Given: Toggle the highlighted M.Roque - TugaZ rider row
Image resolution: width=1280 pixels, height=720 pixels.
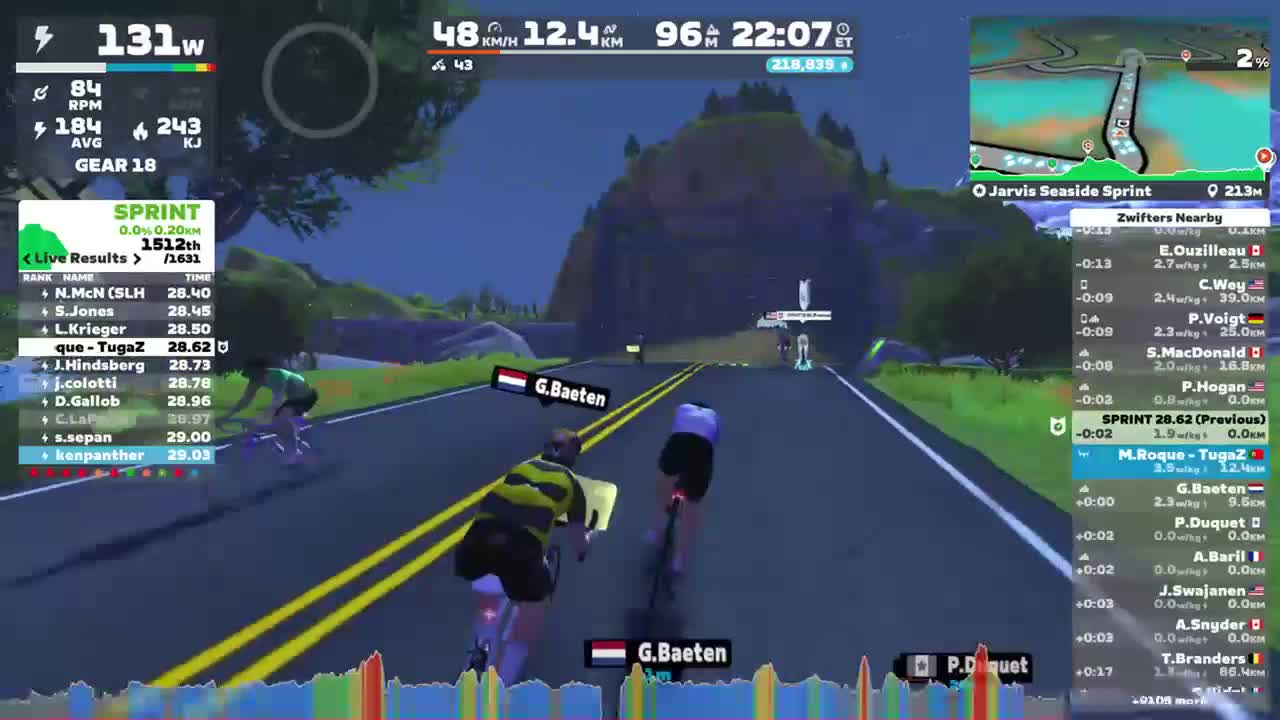Looking at the screenshot, I should click(x=1170, y=457).
